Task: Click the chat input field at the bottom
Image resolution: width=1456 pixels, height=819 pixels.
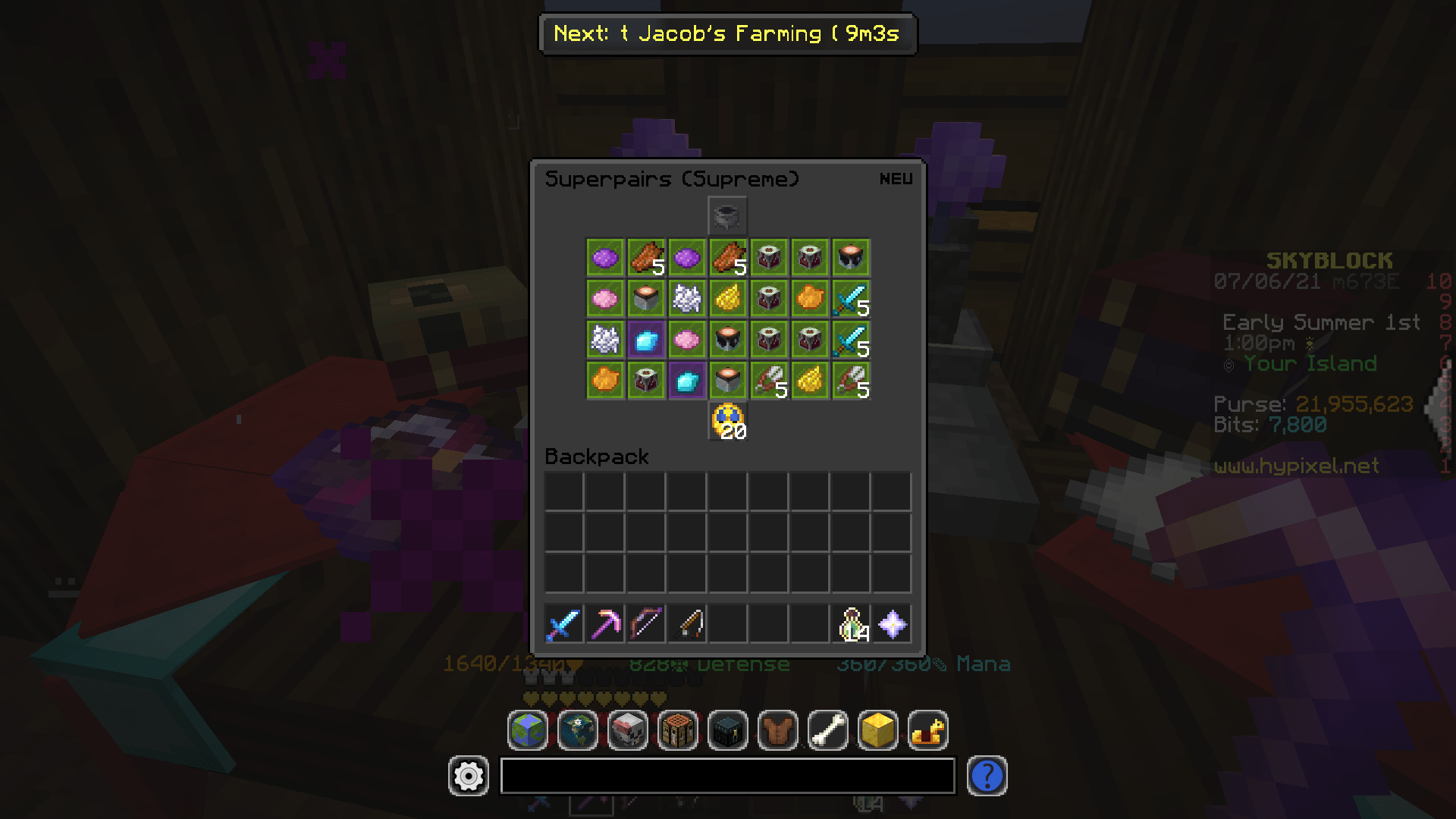Action: coord(728,776)
